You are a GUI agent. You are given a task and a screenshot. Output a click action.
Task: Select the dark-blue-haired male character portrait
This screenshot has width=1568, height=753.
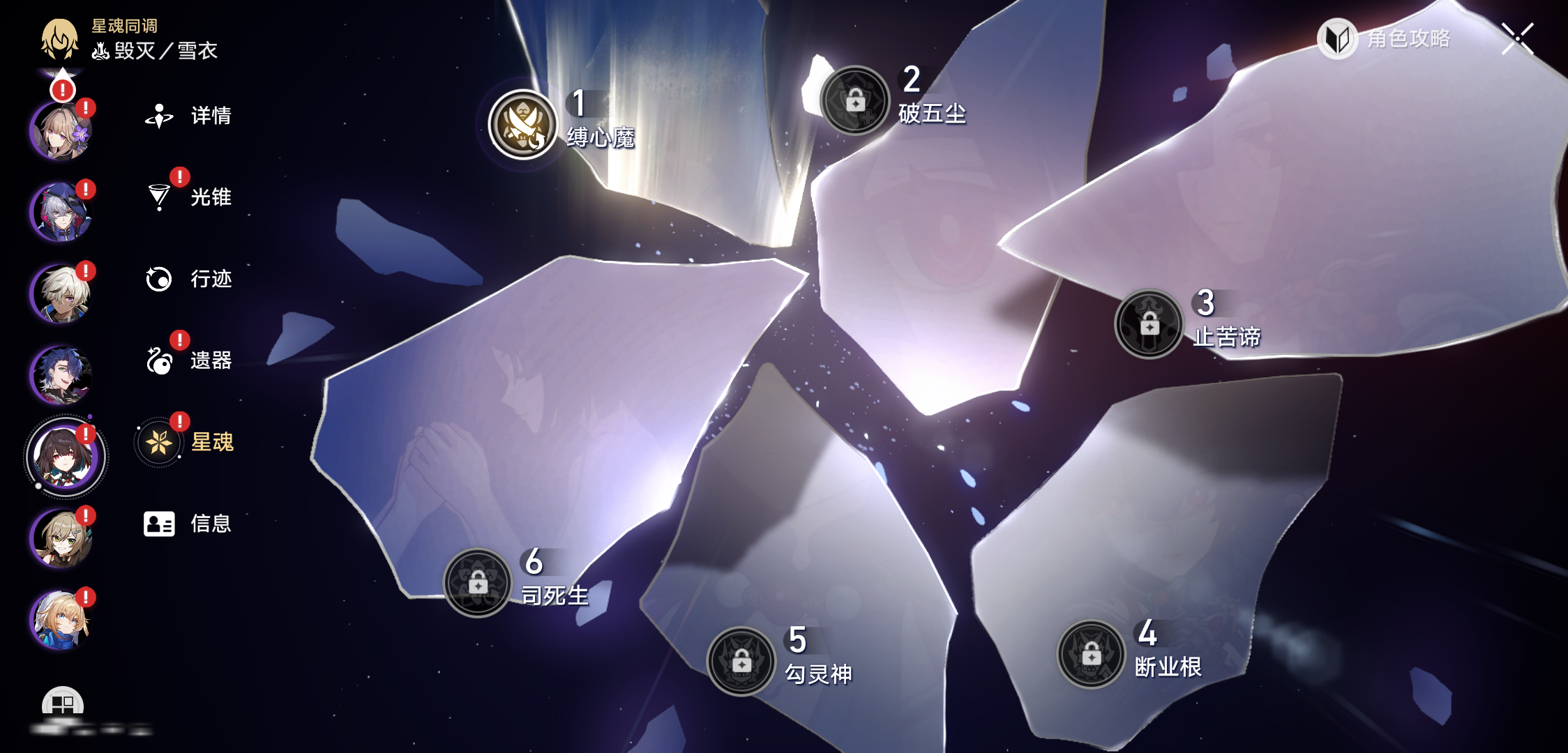61,375
